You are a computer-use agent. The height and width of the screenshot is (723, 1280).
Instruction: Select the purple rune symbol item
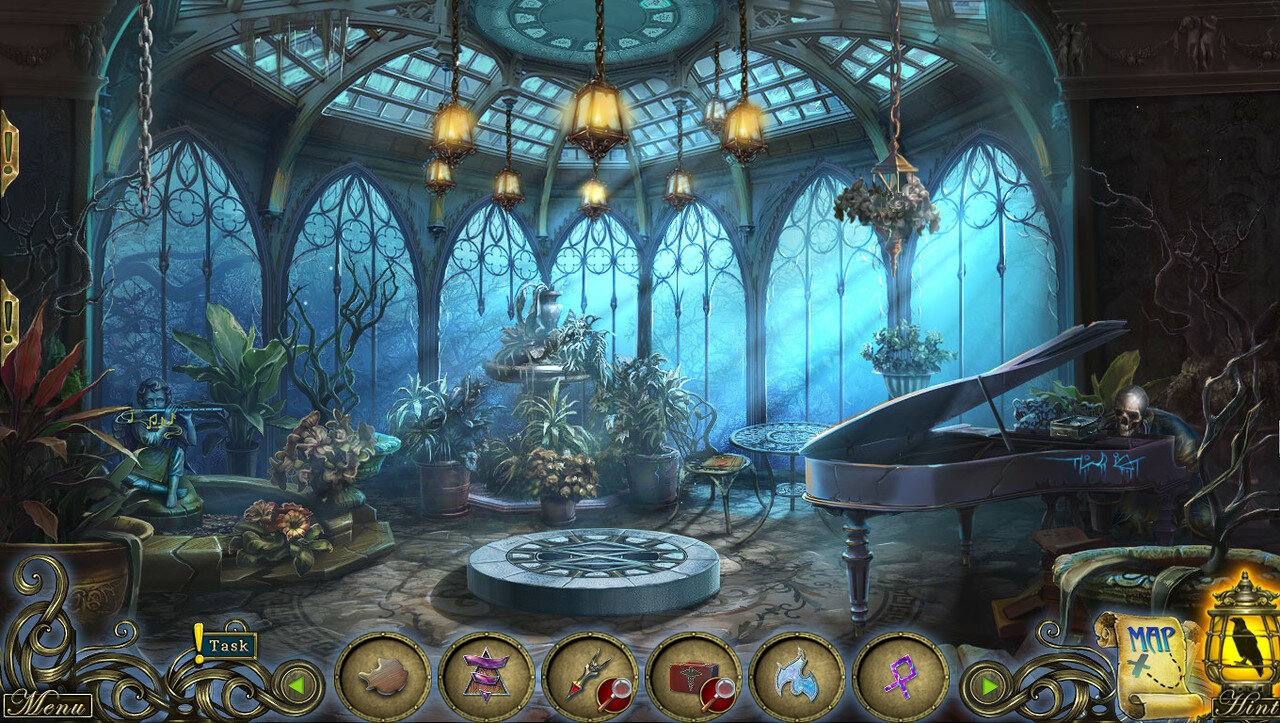[x=900, y=679]
